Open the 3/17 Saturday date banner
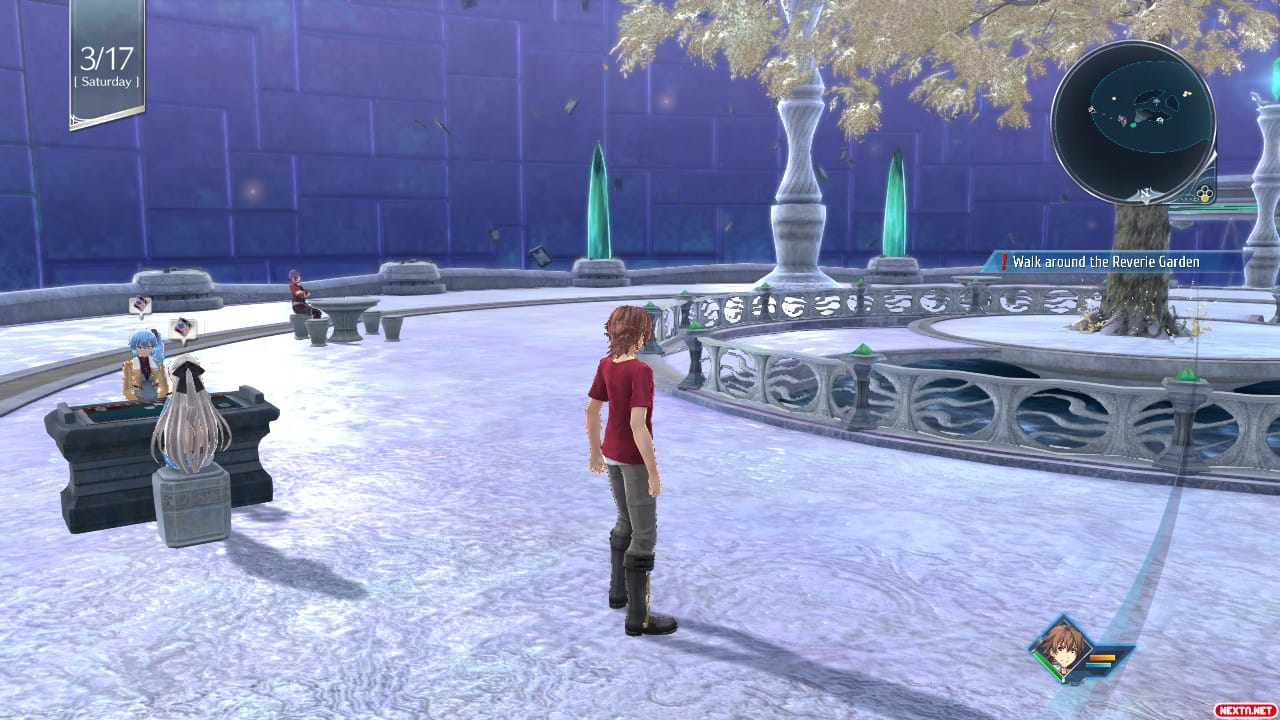This screenshot has height=720, width=1280. [x=107, y=63]
